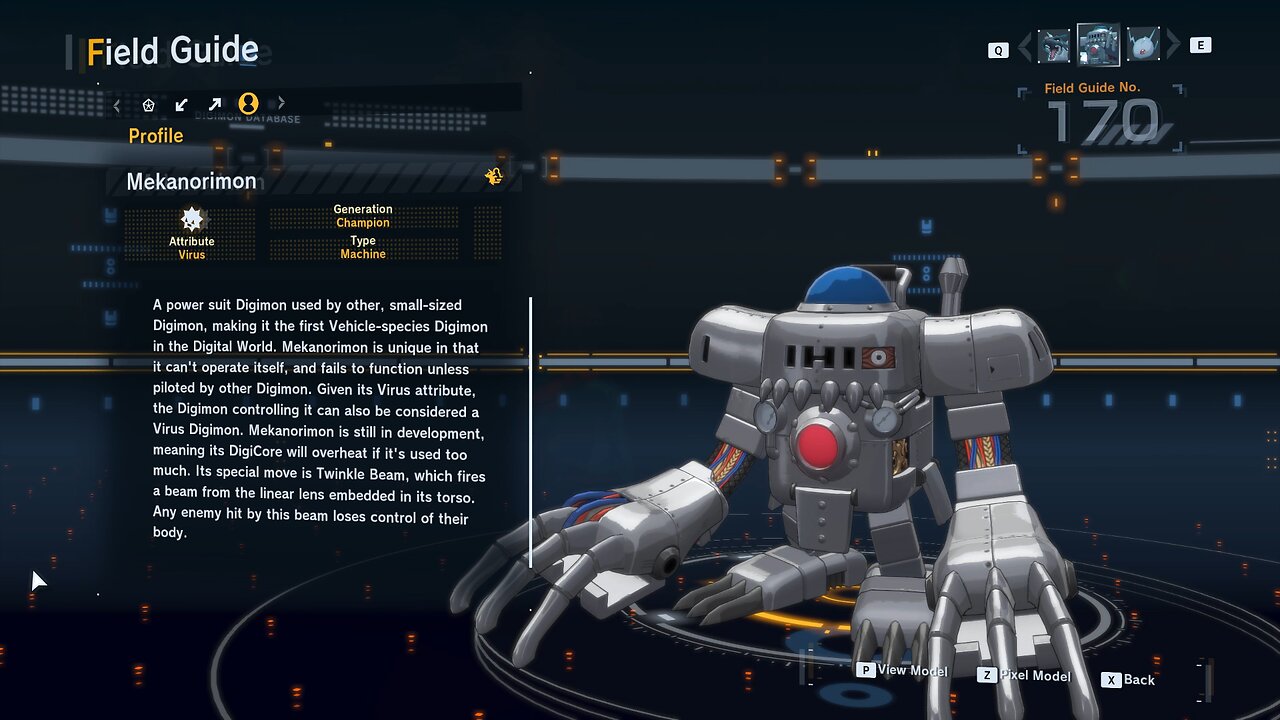The height and width of the screenshot is (720, 1280).
Task: Switch to the pentagon stats tab
Action: [x=149, y=104]
